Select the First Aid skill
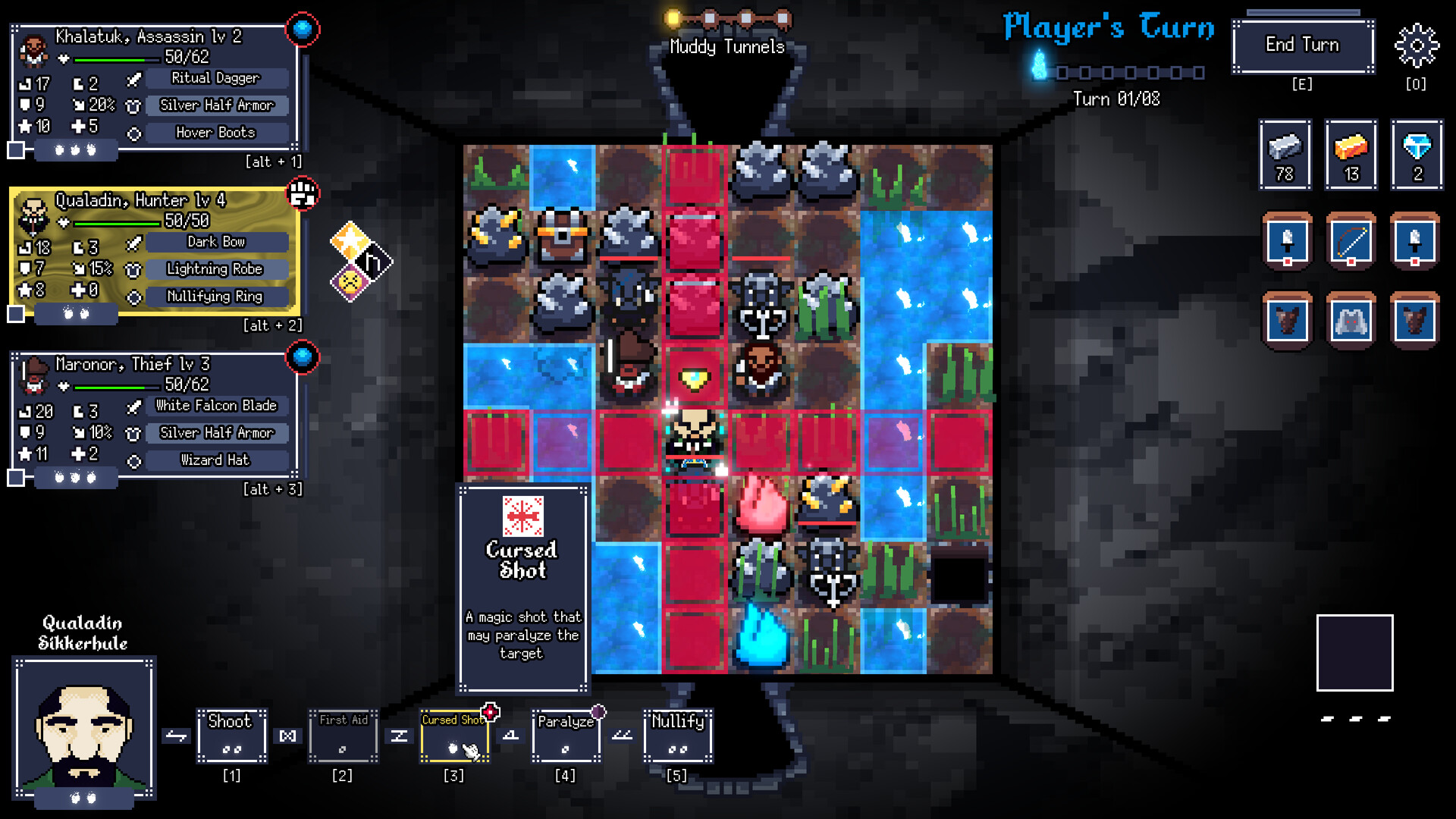 (343, 733)
